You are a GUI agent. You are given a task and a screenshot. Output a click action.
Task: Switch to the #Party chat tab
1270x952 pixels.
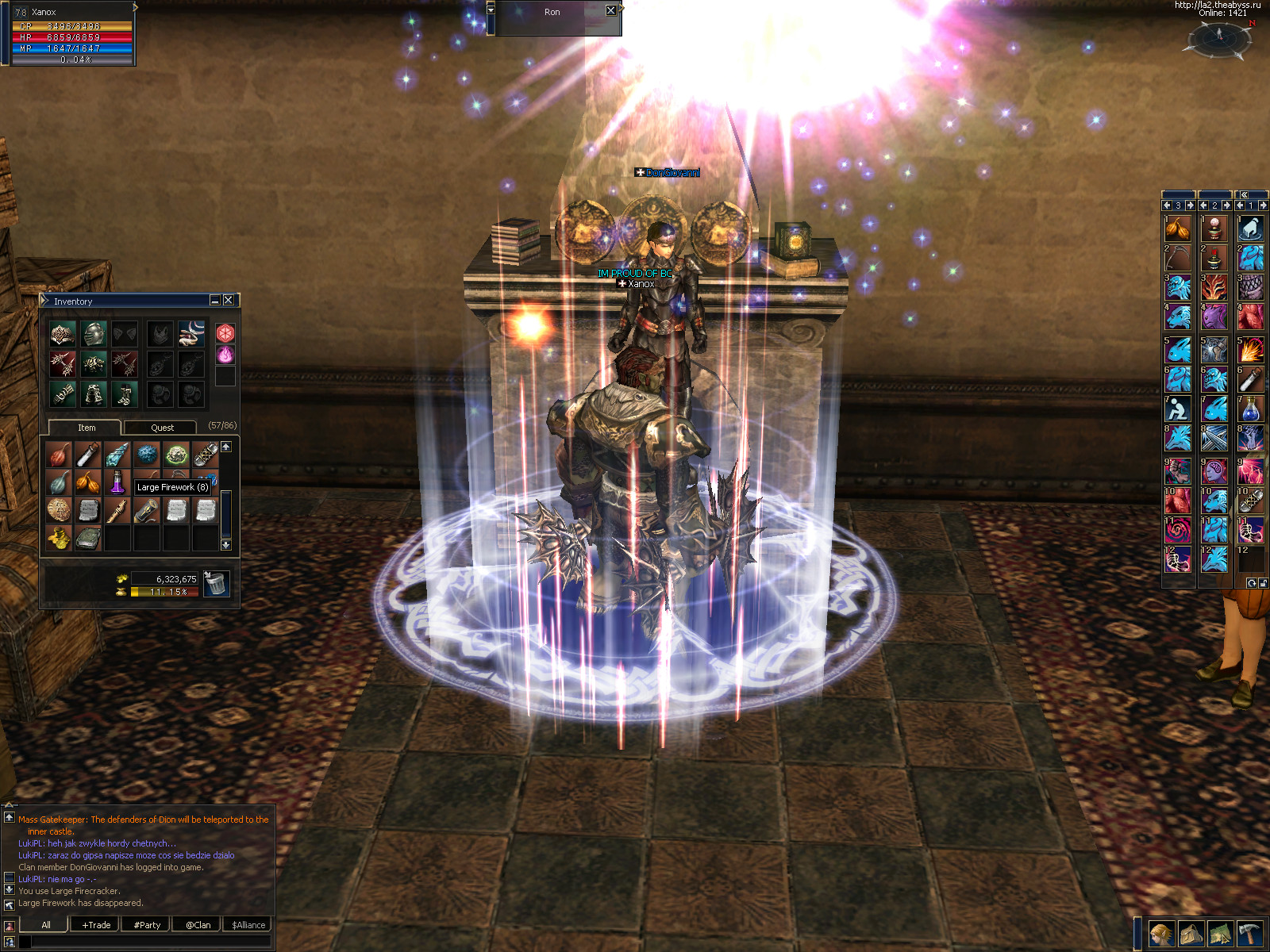coord(147,925)
